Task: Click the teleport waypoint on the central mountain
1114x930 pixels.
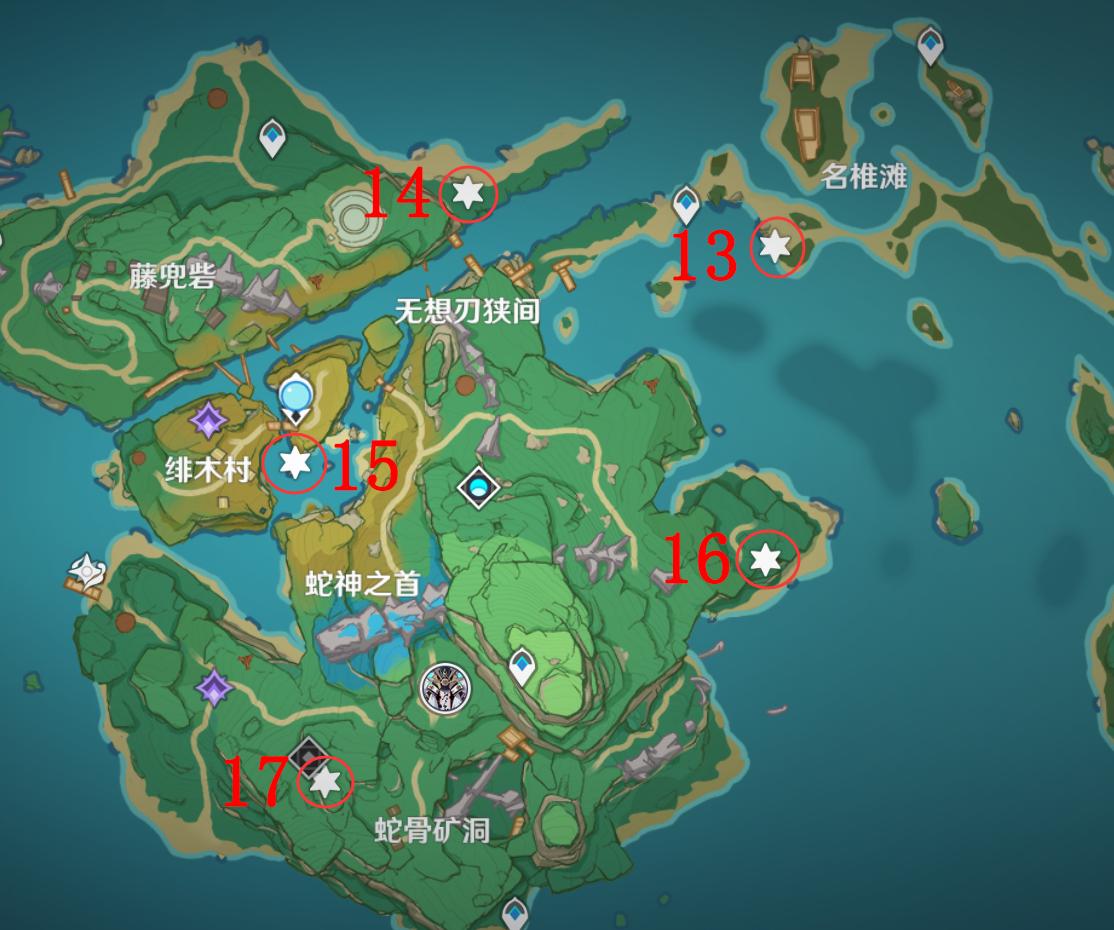Action: point(522,664)
